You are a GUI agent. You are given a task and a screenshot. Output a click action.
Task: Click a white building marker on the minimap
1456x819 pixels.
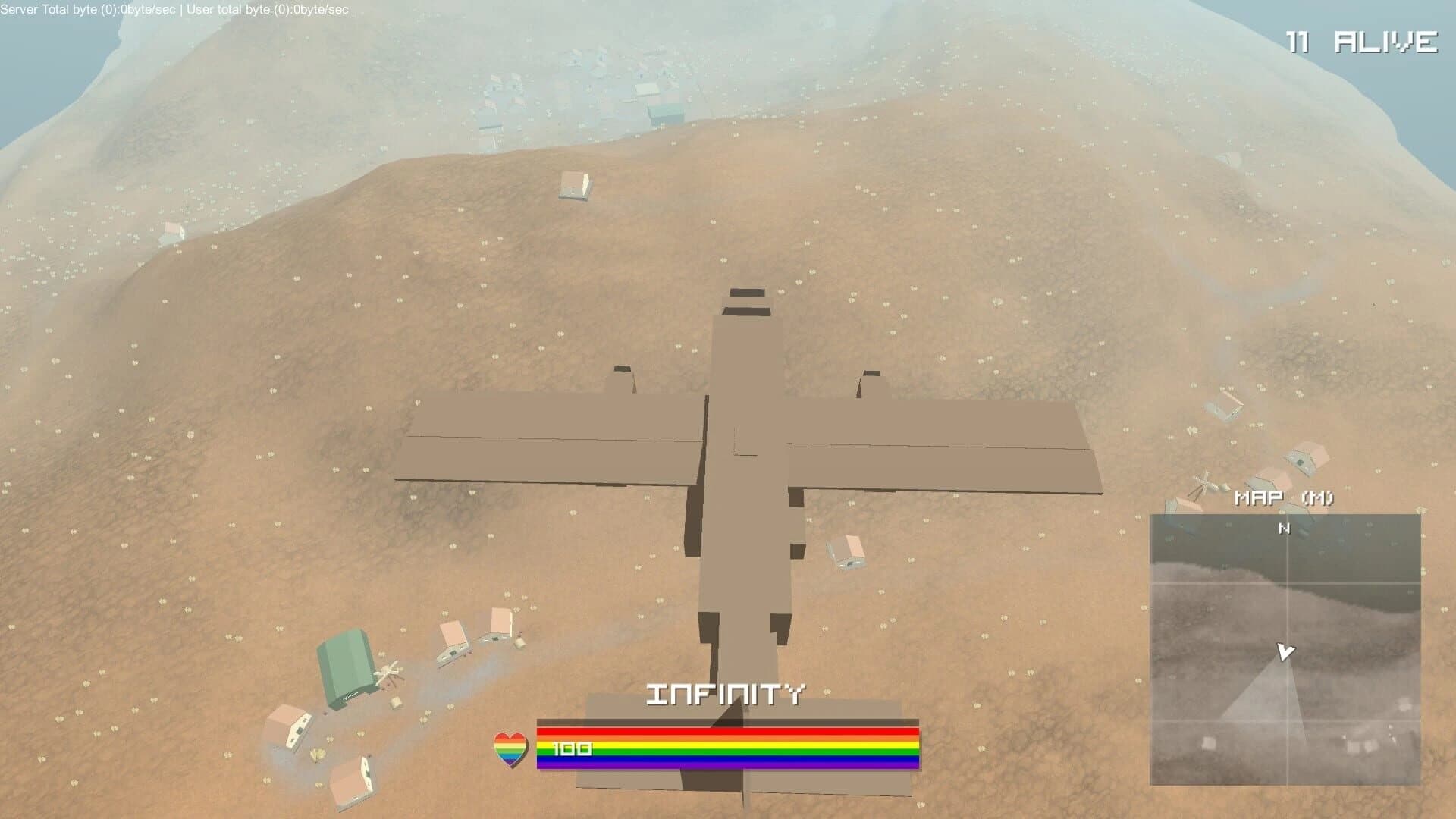[1209, 745]
